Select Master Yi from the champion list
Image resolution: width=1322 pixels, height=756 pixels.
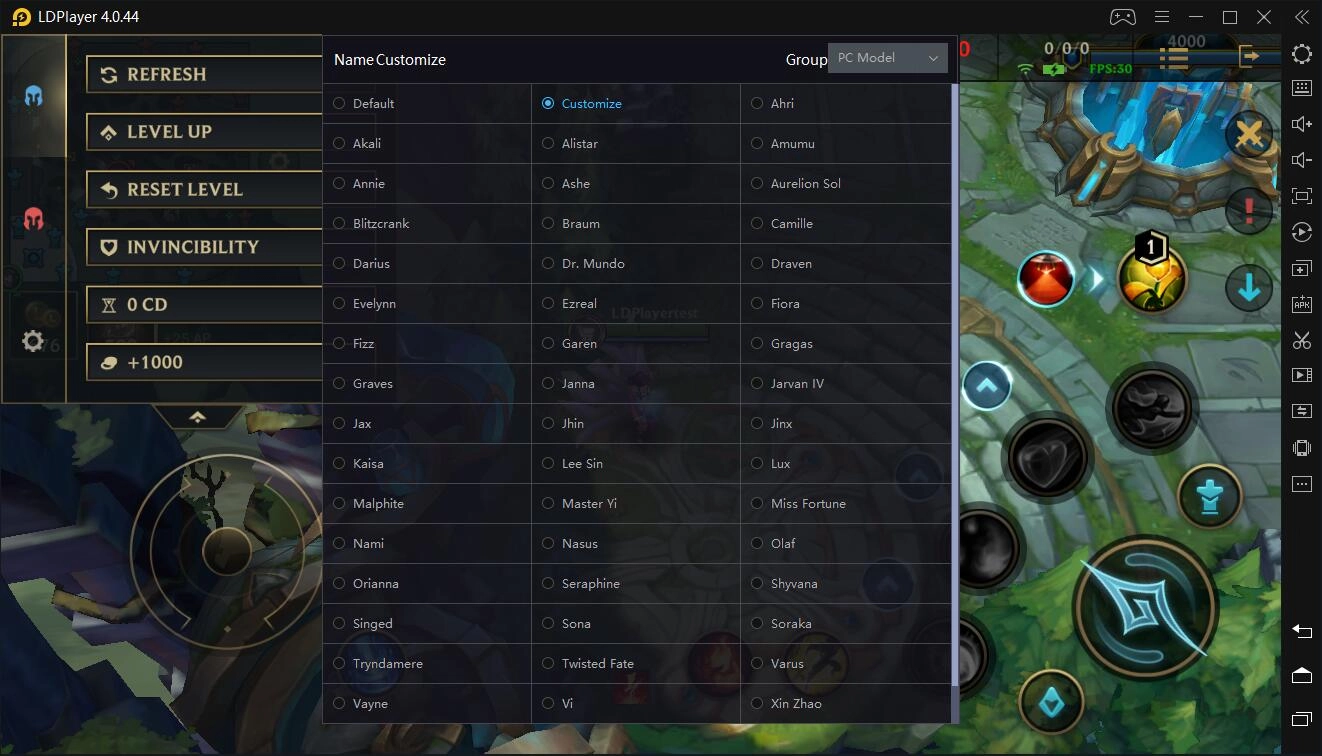(x=548, y=503)
